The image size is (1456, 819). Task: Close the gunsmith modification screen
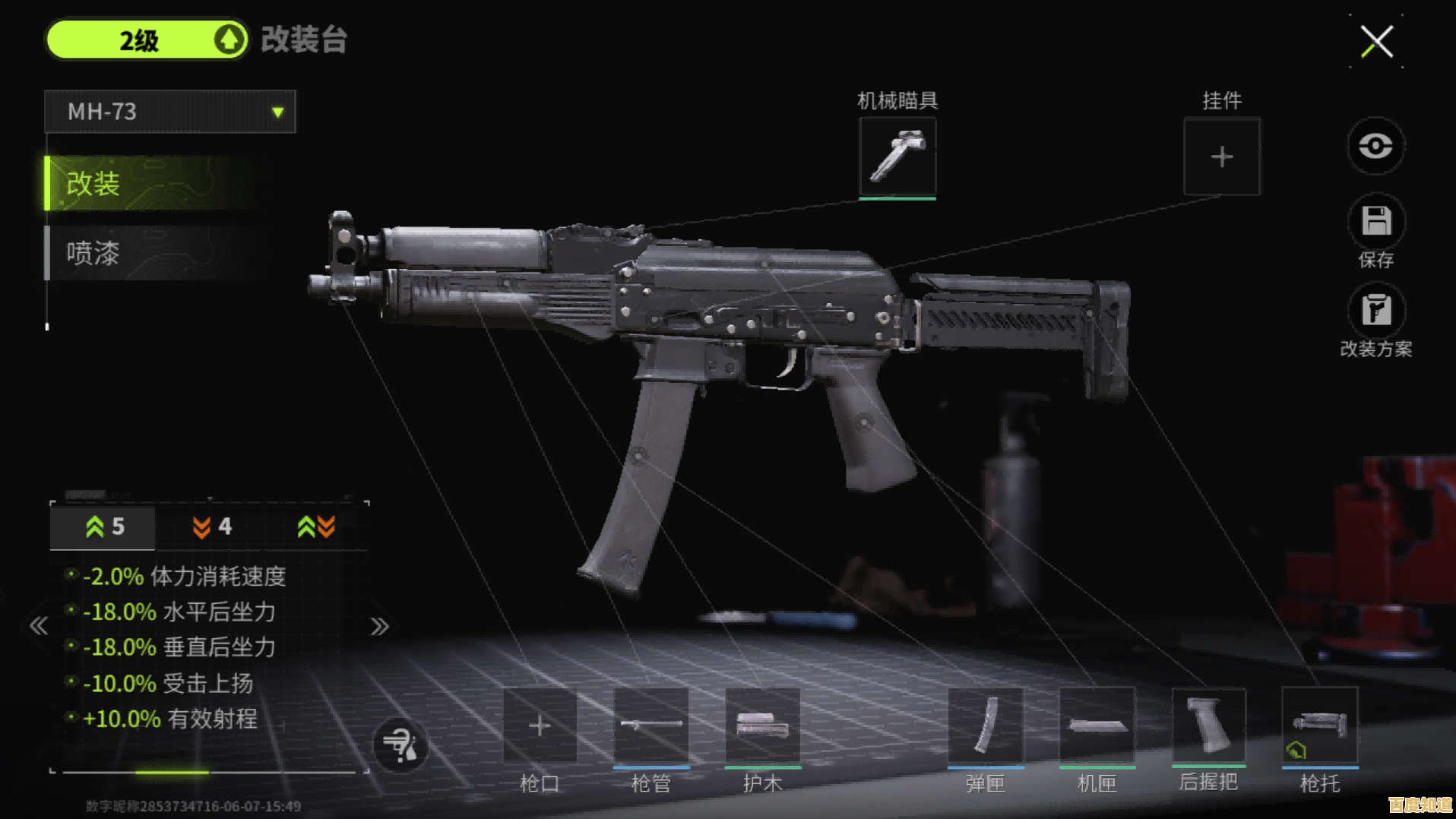pos(1376,41)
